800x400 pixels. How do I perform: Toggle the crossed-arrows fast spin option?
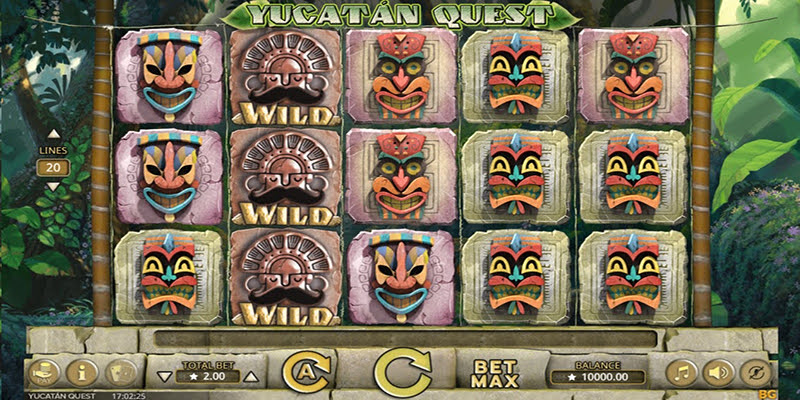coord(756,374)
